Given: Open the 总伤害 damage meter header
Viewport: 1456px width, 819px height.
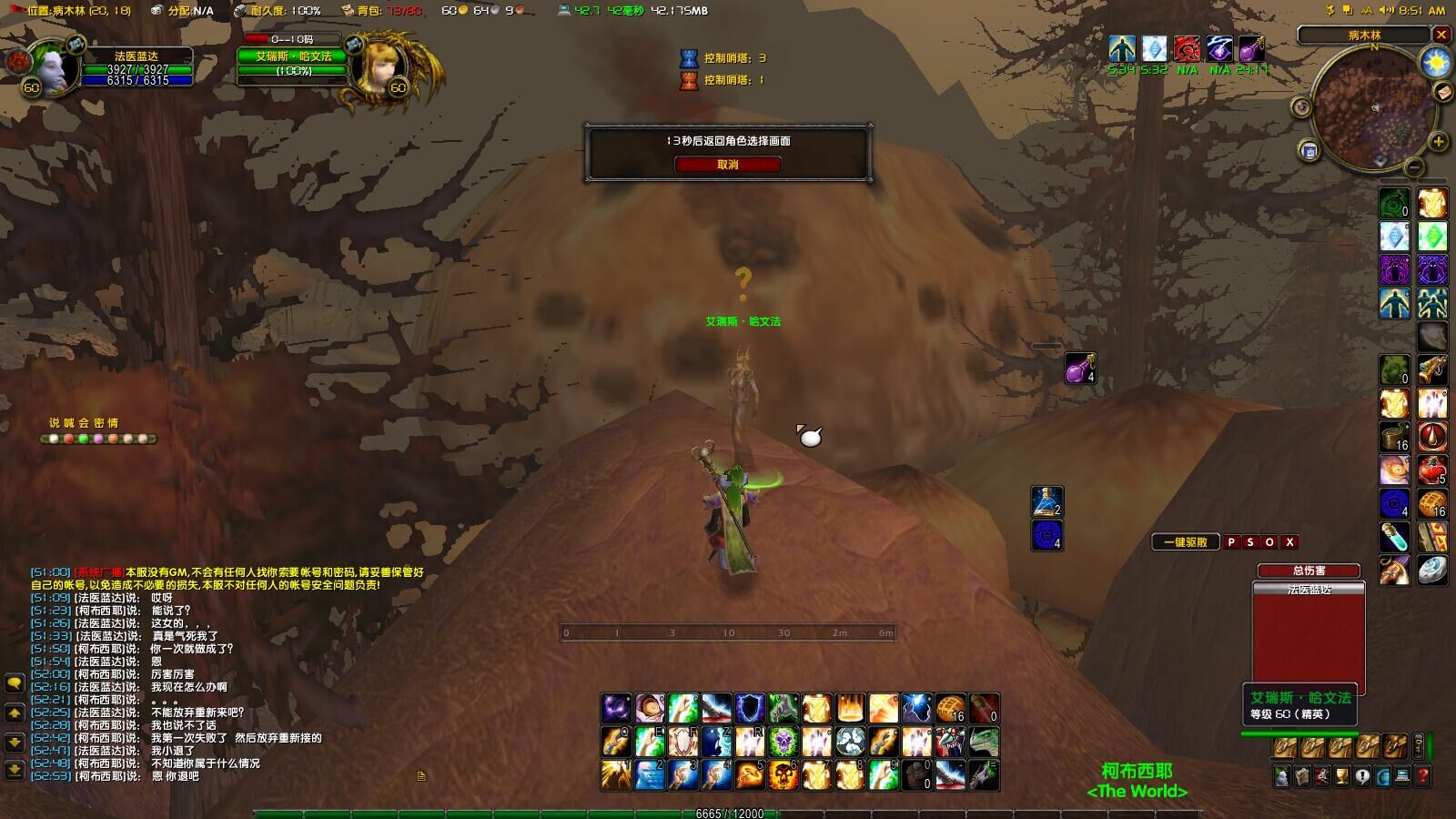Looking at the screenshot, I should click(x=1308, y=571).
